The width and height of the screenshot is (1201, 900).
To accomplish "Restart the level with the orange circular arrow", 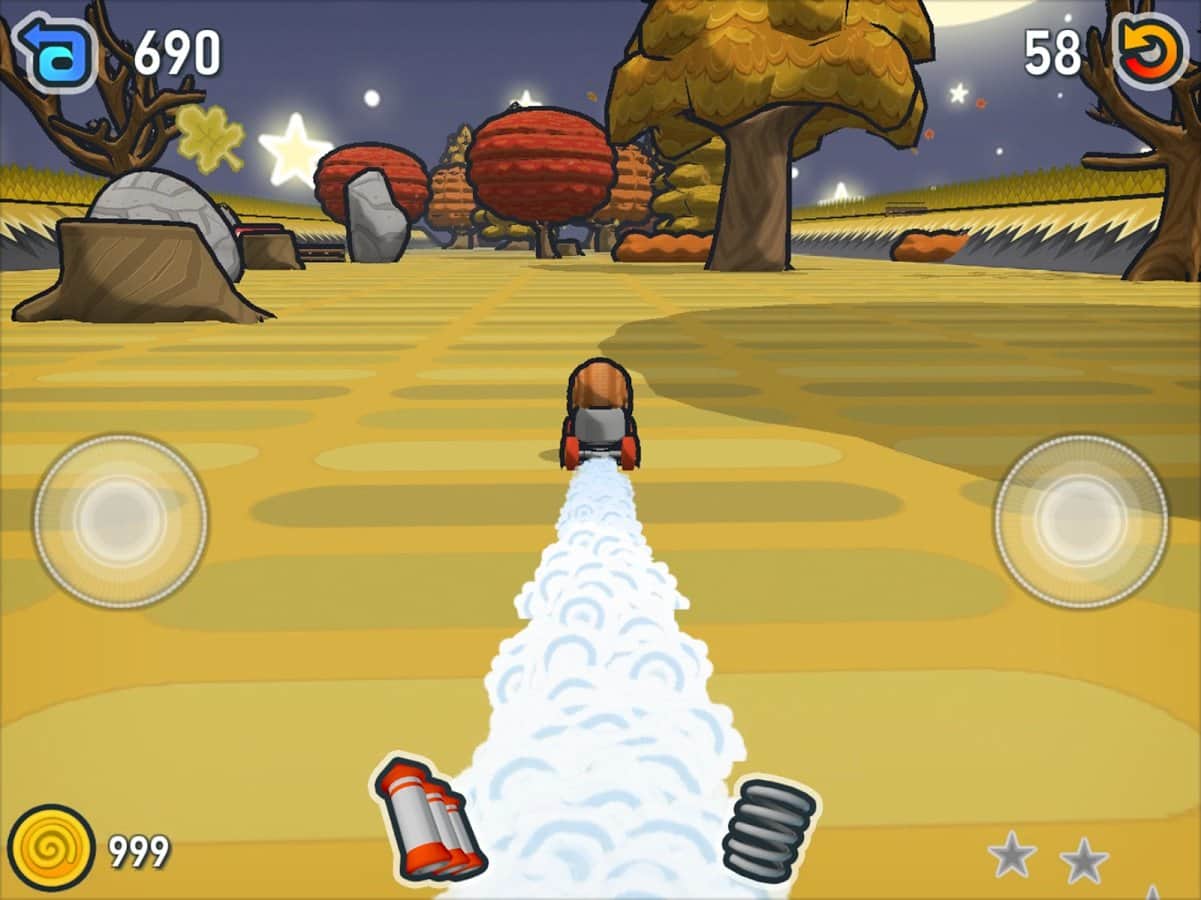I will 1149,52.
